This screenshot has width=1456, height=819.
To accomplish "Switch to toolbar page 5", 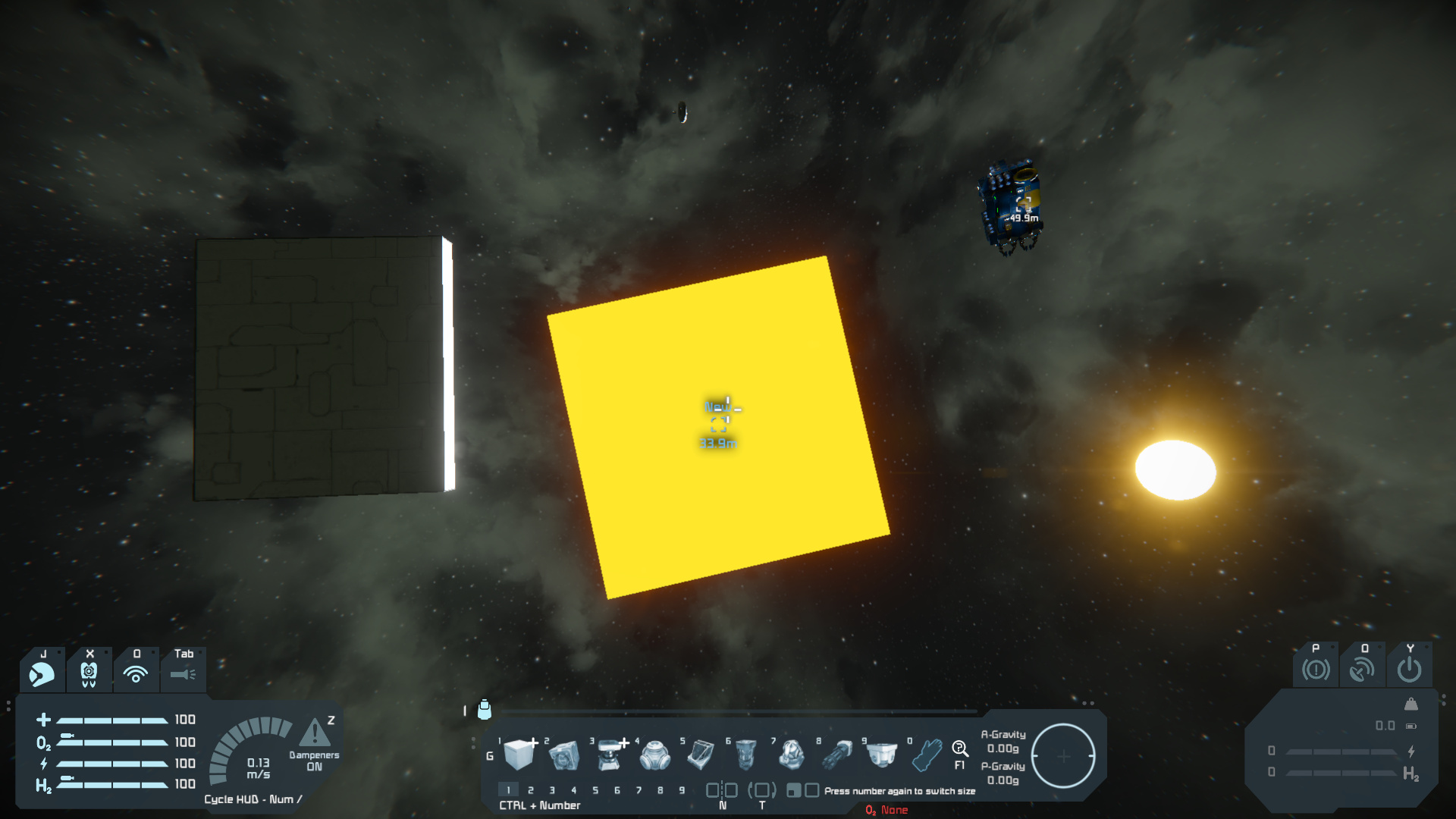I will pyautogui.click(x=595, y=790).
